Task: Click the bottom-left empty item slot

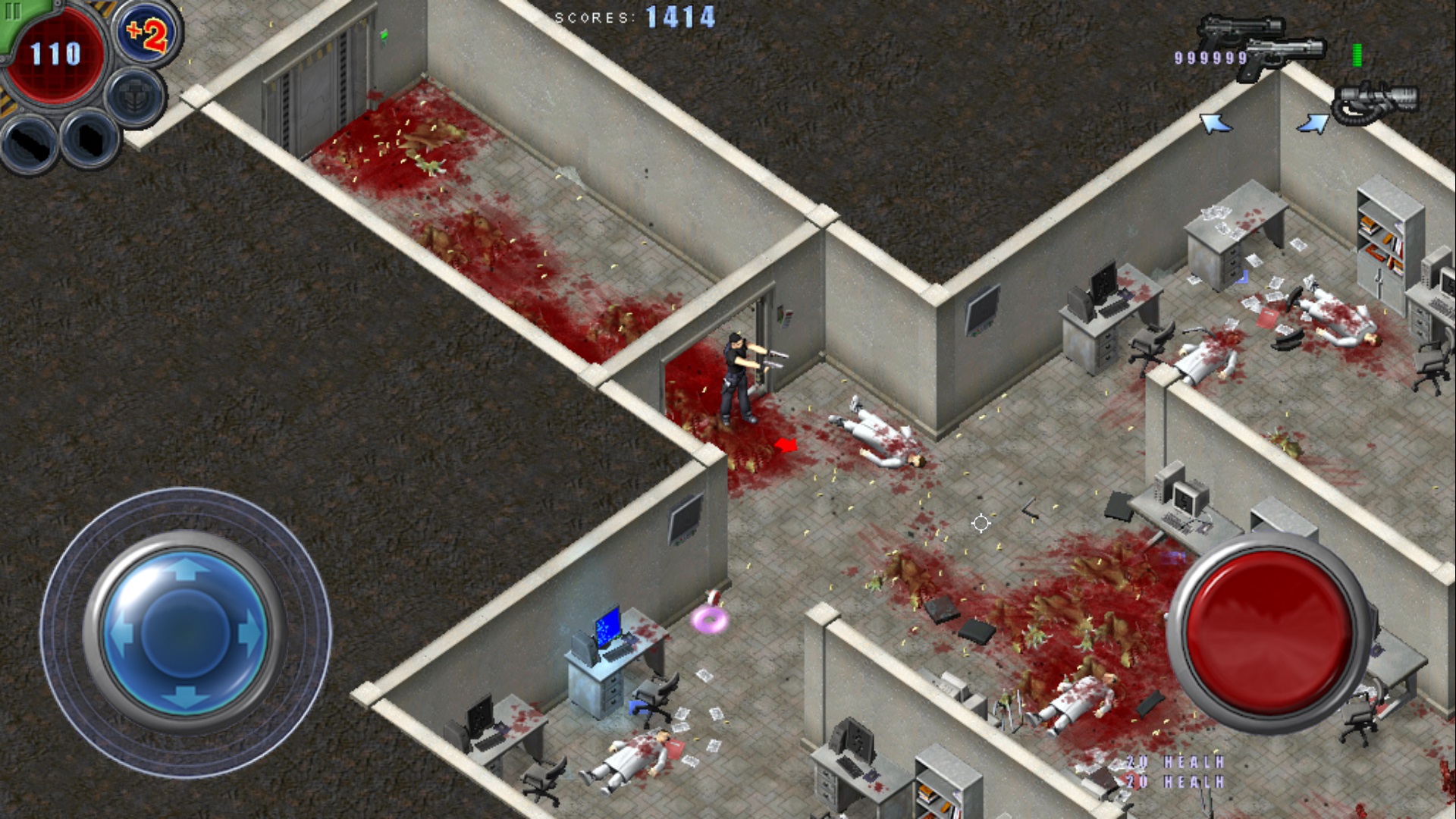Action: [27, 143]
